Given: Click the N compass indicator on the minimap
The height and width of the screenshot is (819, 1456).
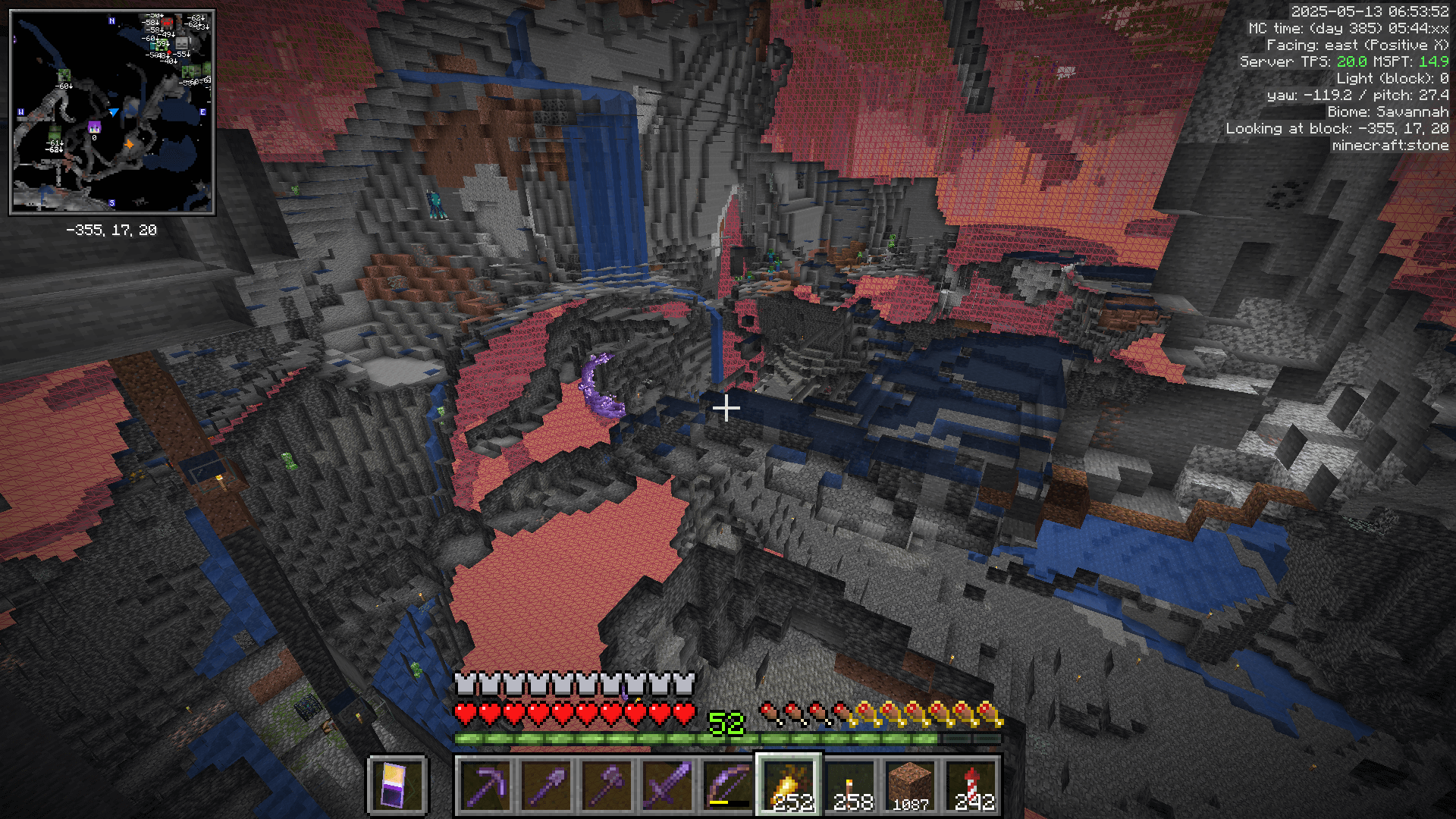Looking at the screenshot, I should [x=111, y=20].
